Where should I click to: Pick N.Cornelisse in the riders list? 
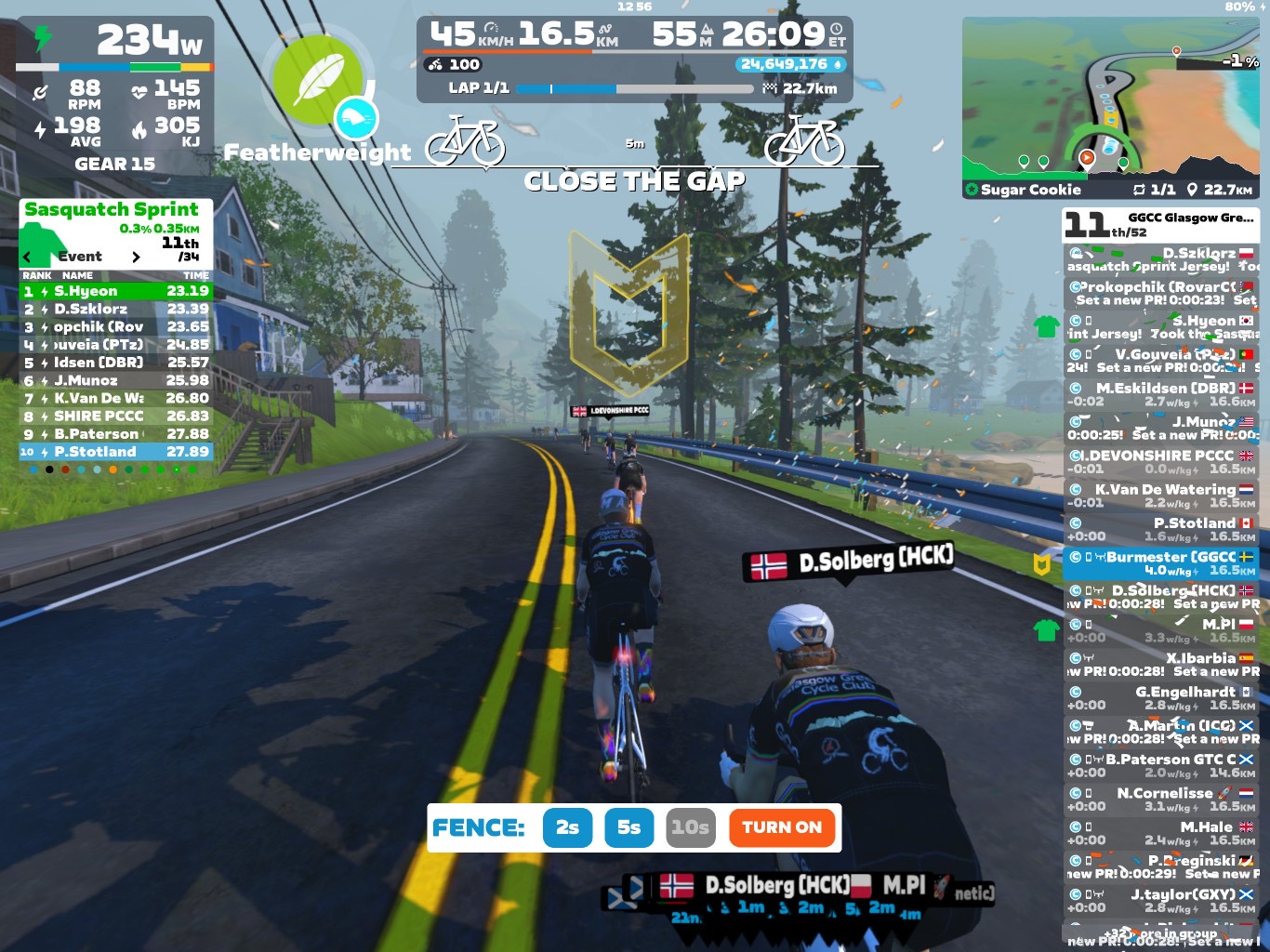[1160, 800]
